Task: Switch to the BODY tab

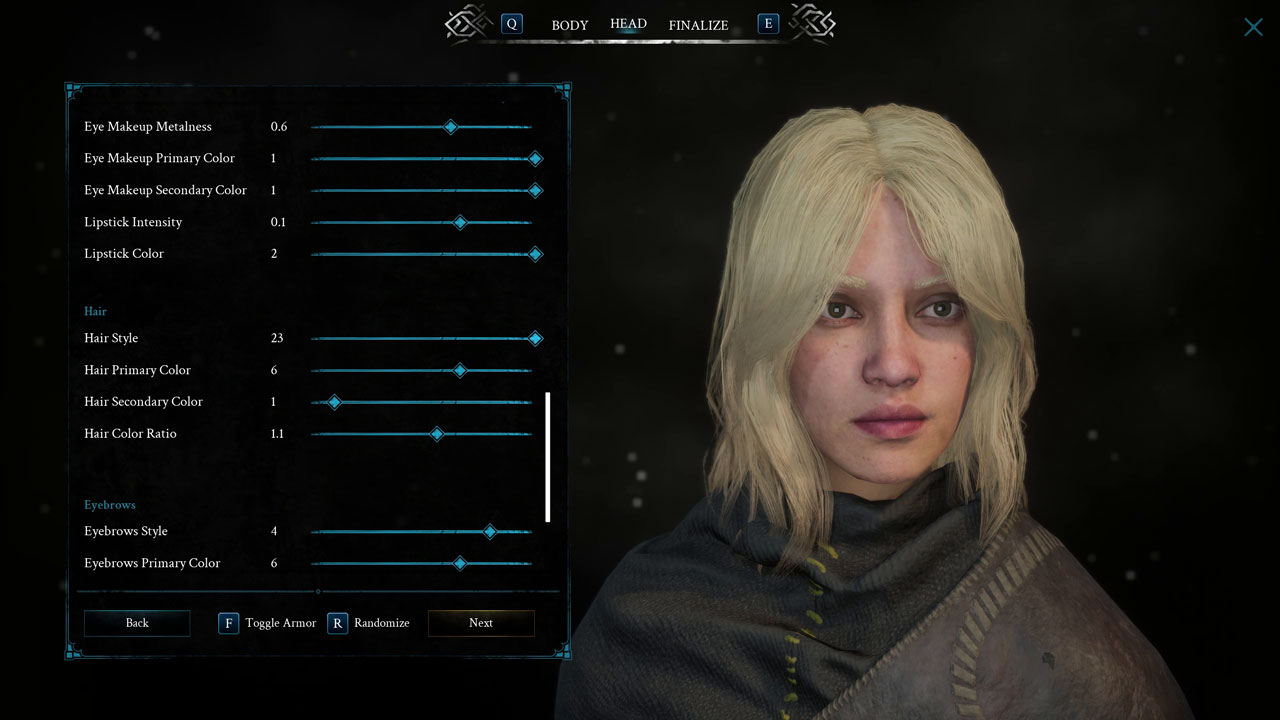Action: point(570,25)
